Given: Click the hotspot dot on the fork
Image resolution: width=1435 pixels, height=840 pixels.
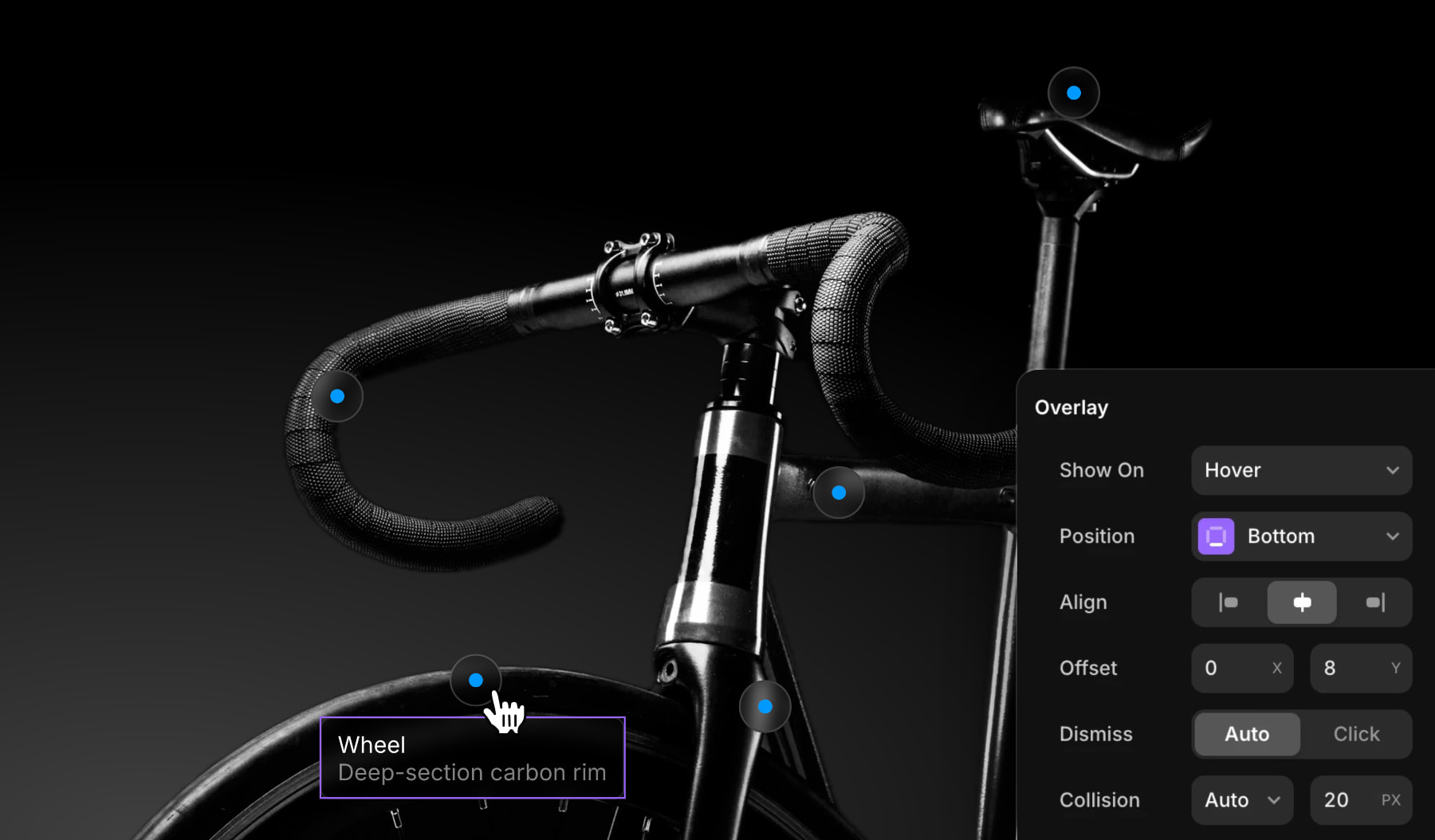Looking at the screenshot, I should point(765,706).
